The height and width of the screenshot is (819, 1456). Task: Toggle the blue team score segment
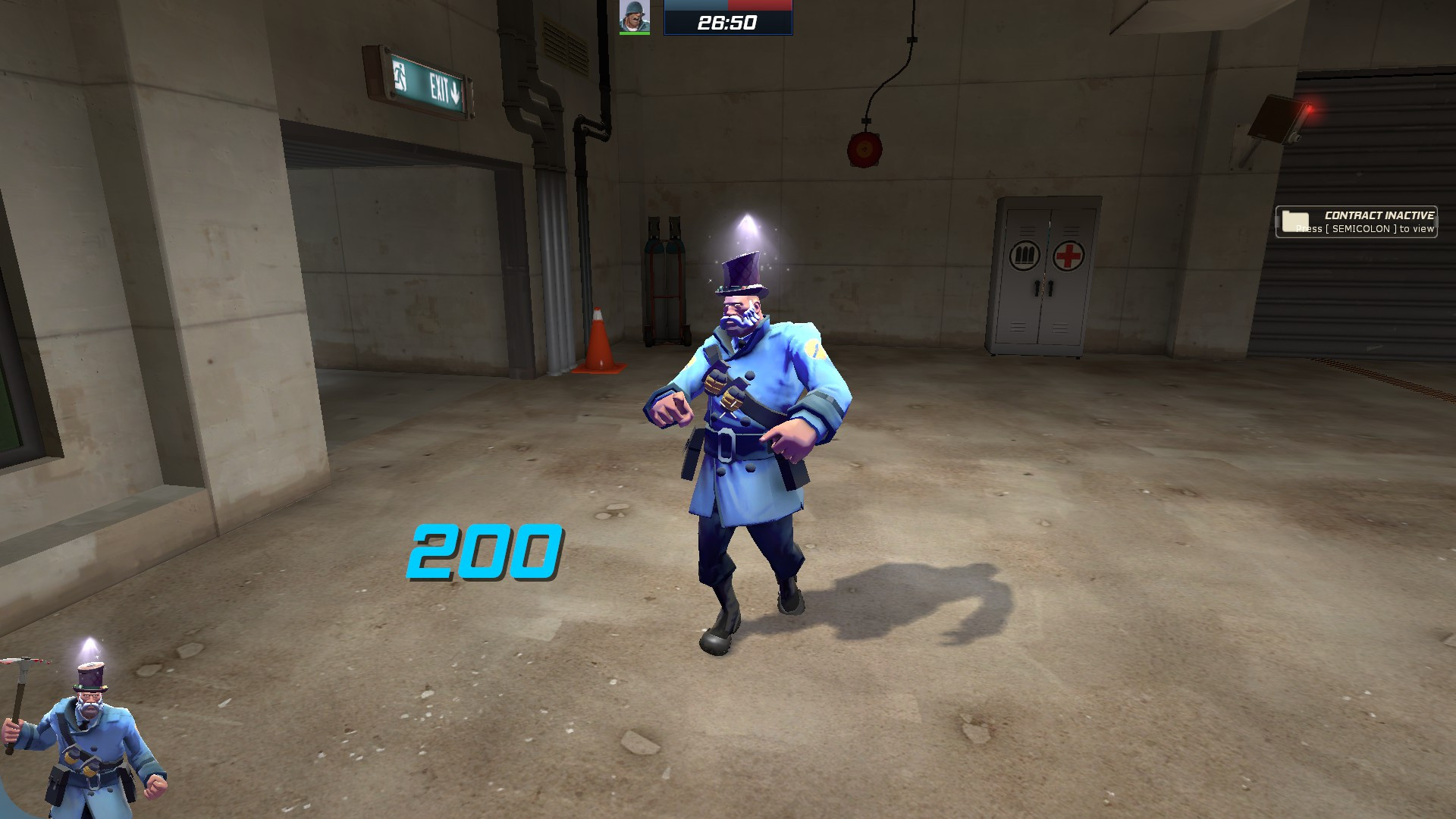(x=698, y=6)
